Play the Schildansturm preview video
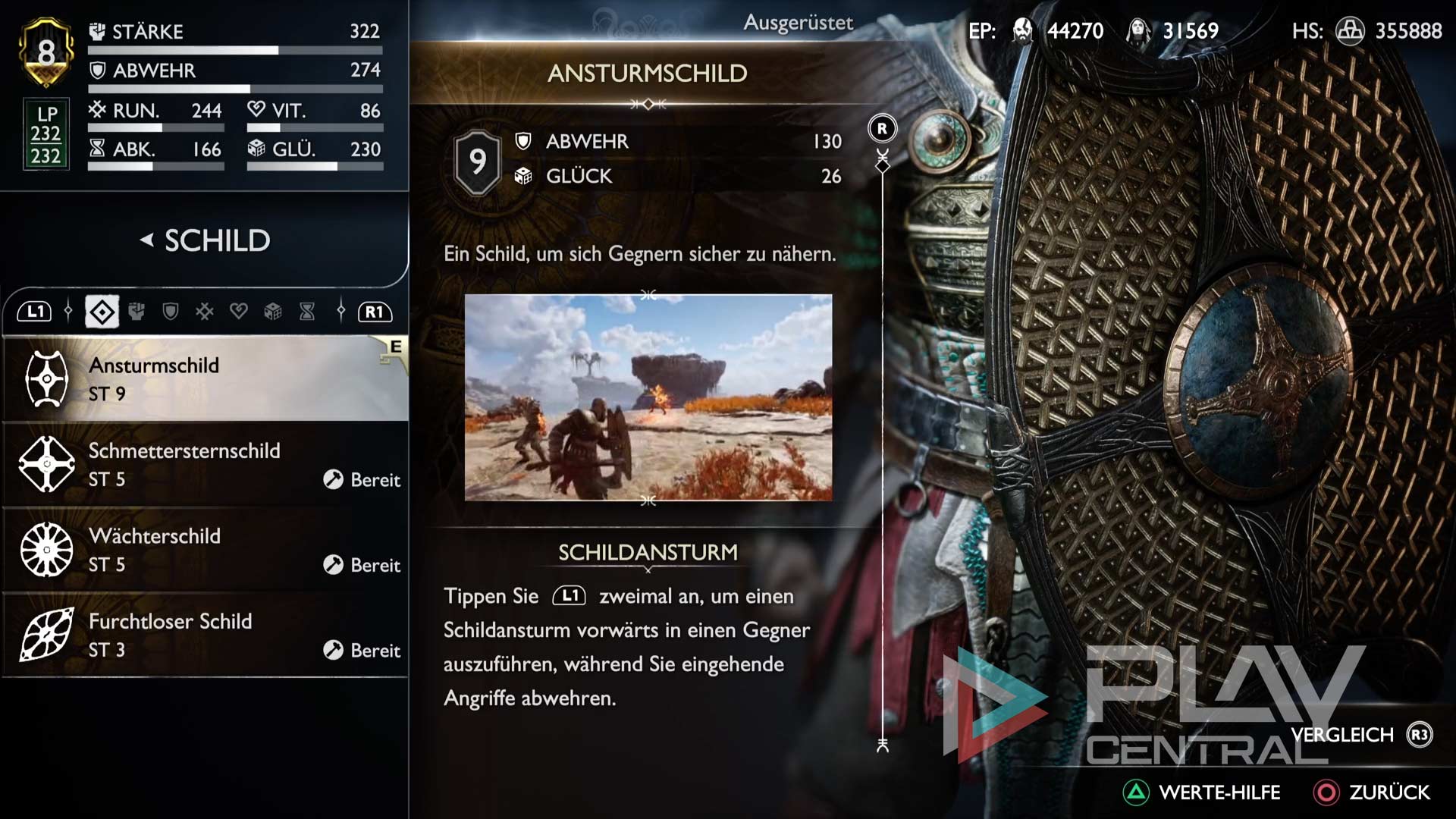 pos(648,397)
